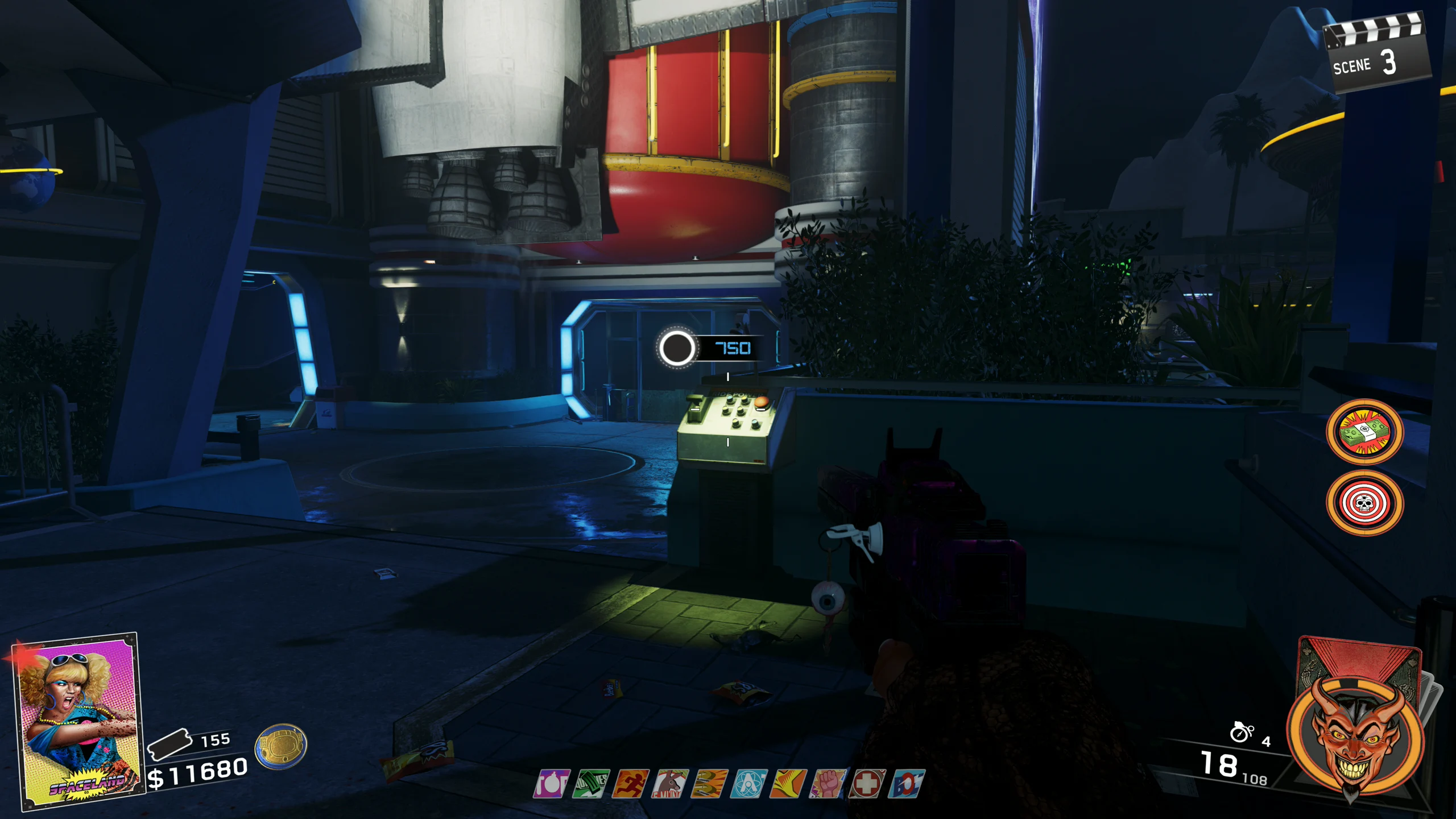Select the bomb perk icon
The image size is (1456, 819).
551,784
